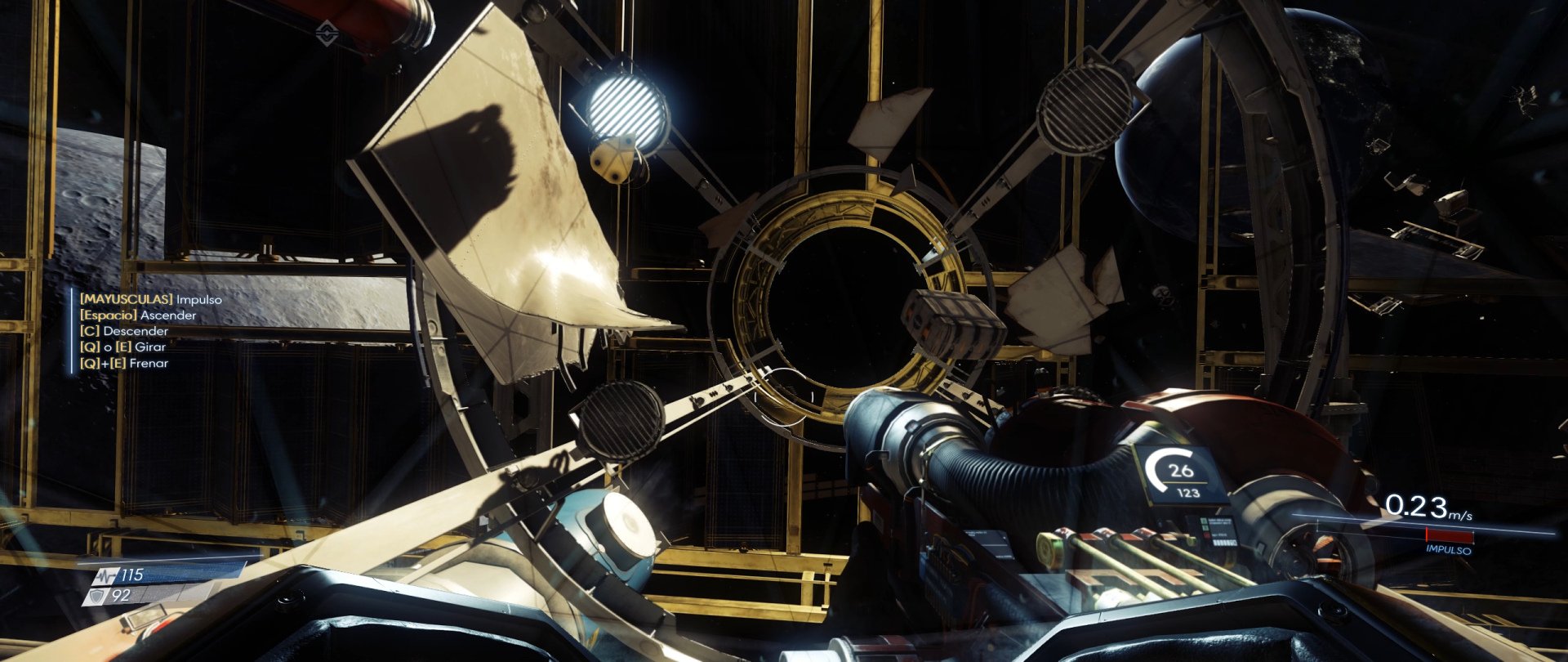Viewport: 1568px width, 662px height.
Task: Select the 0.23 m/s velocity readout
Action: [1419, 507]
